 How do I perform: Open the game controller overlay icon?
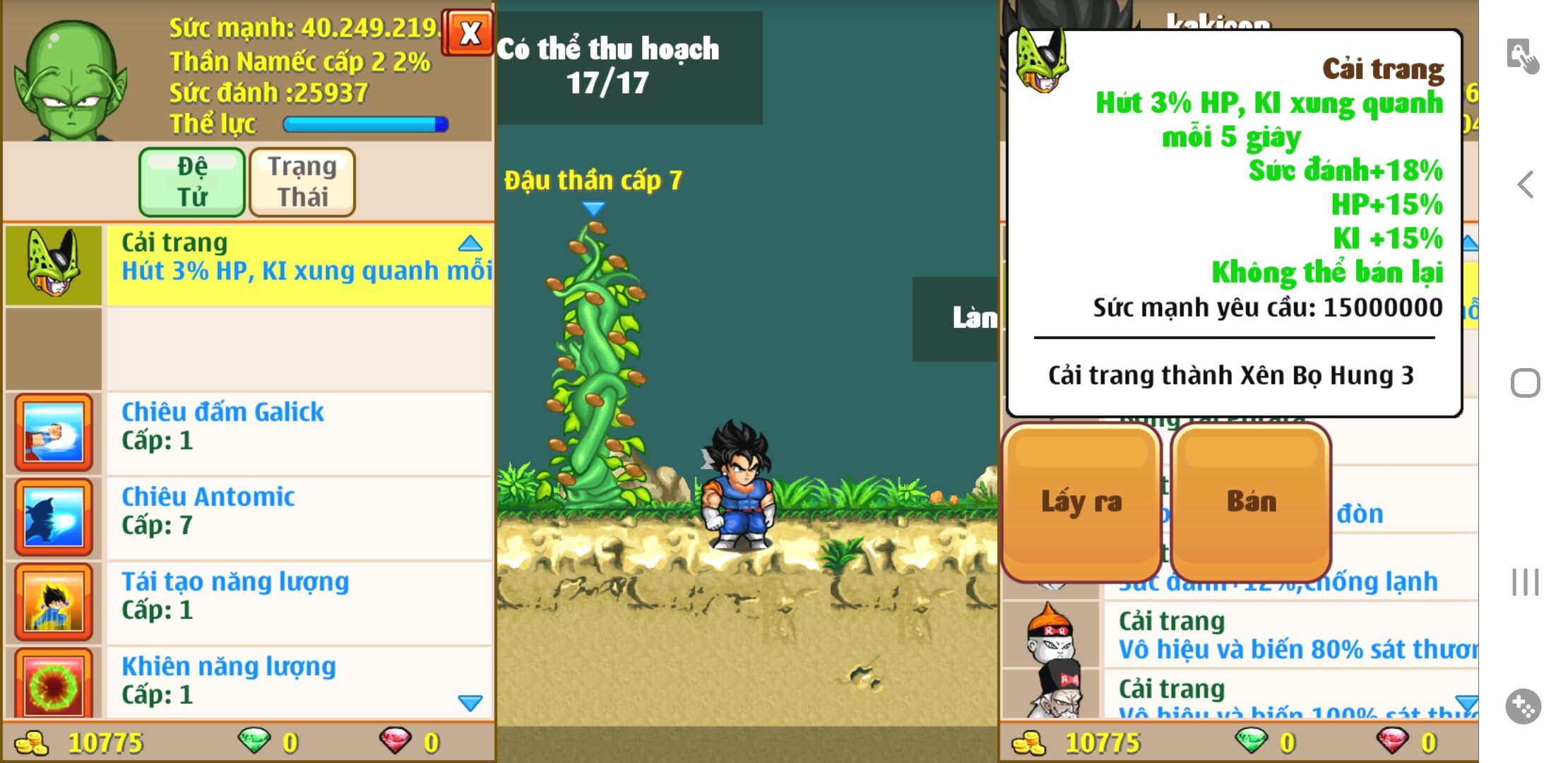point(1523,706)
